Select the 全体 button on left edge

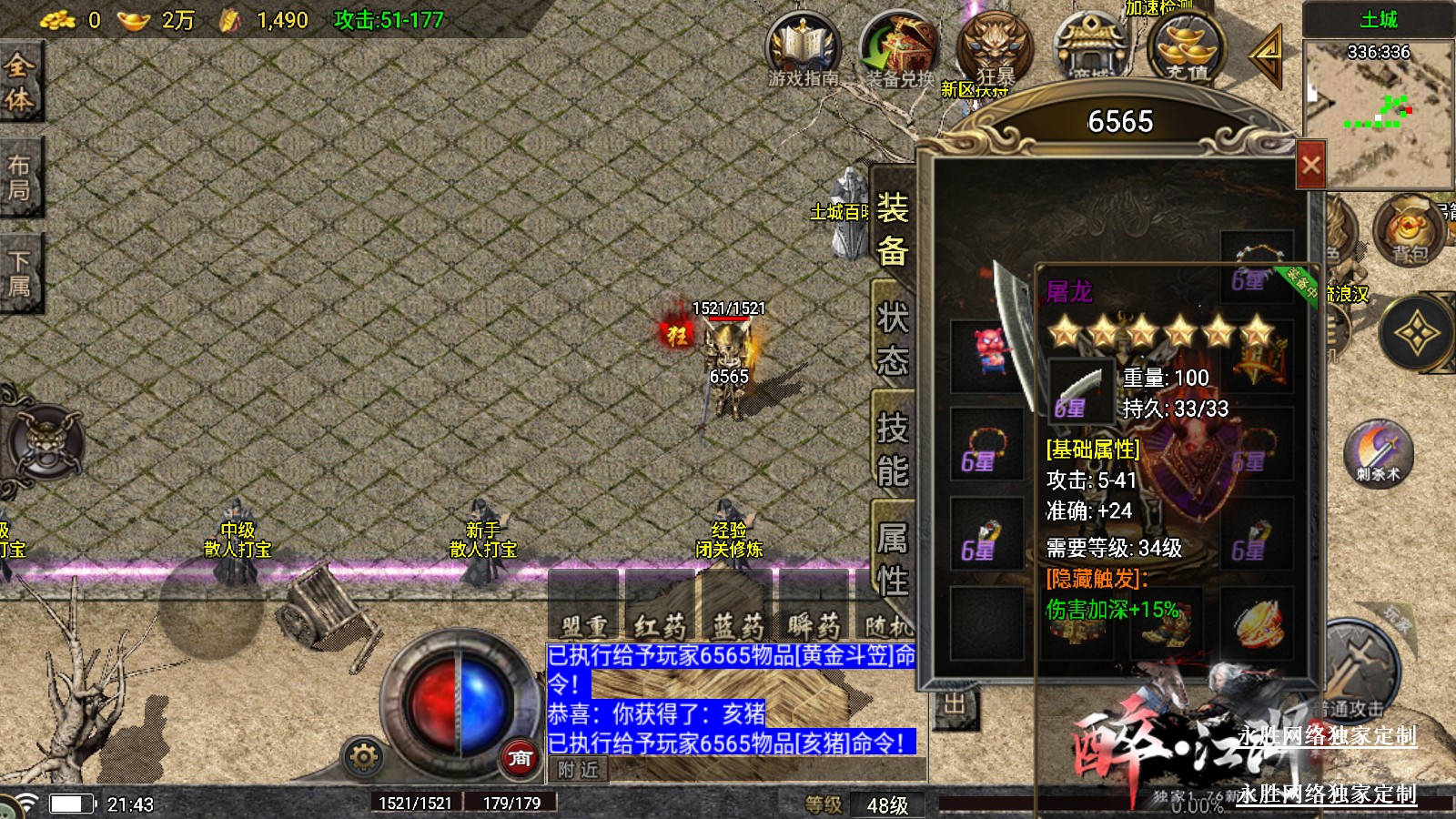[x=19, y=82]
